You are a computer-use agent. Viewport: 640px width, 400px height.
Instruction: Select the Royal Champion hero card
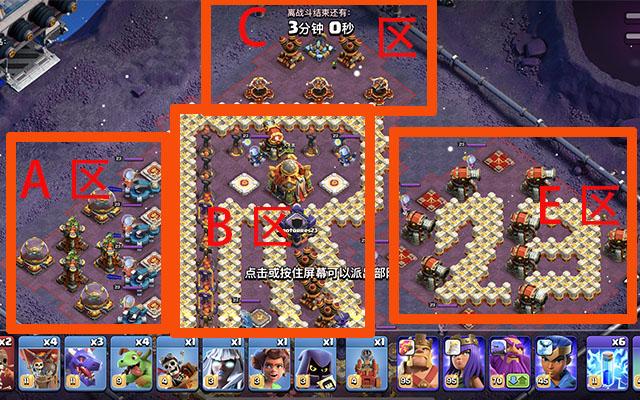tap(560, 367)
